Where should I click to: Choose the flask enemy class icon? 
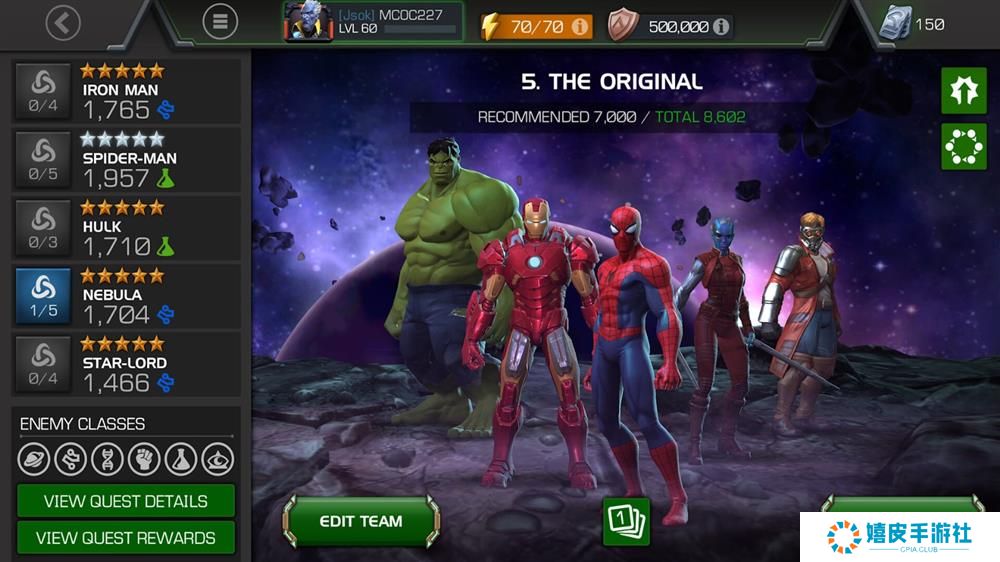181,459
